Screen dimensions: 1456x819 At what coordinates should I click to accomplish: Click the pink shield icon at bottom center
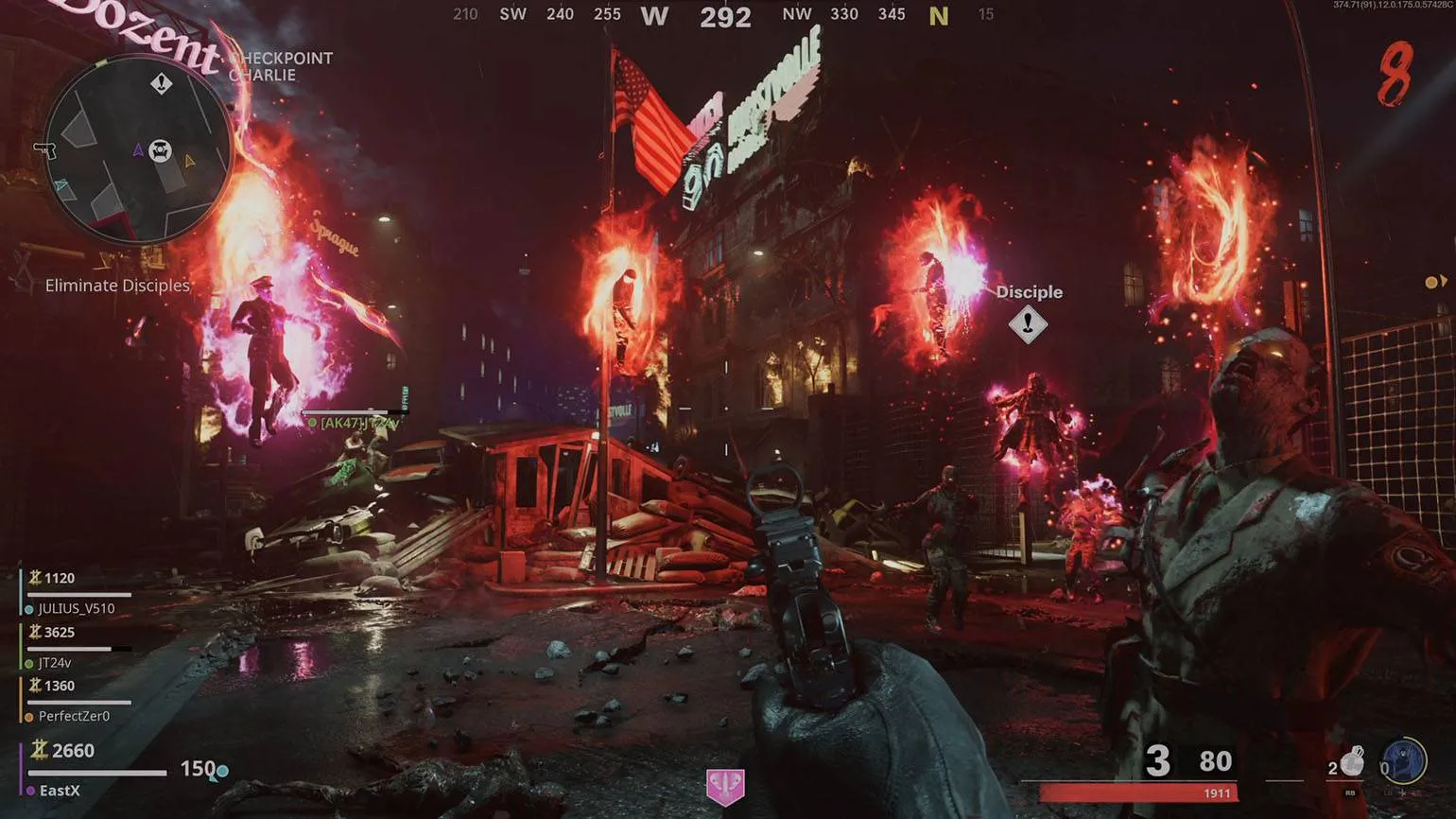click(x=725, y=786)
